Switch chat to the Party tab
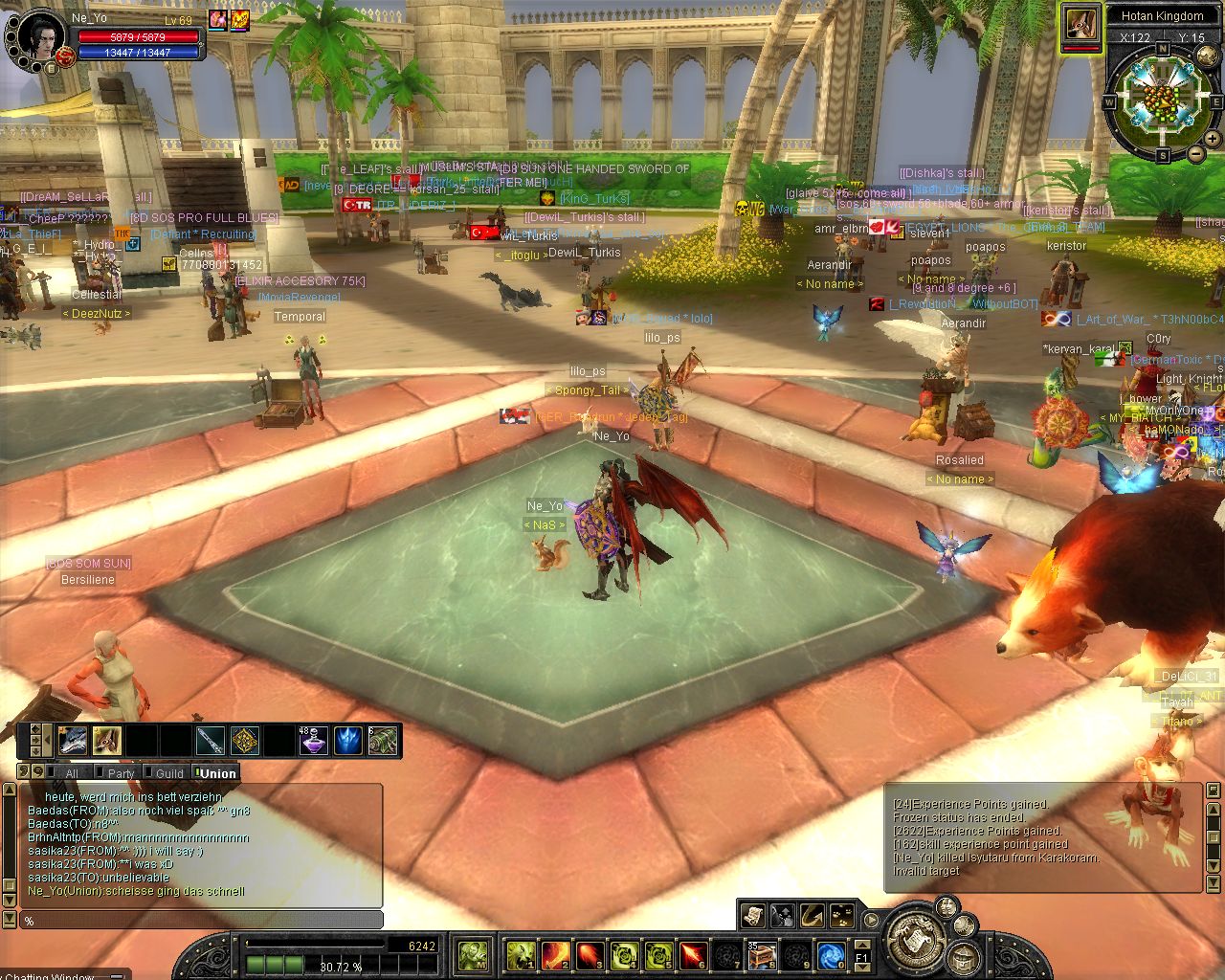Image resolution: width=1225 pixels, height=980 pixels. (121, 773)
